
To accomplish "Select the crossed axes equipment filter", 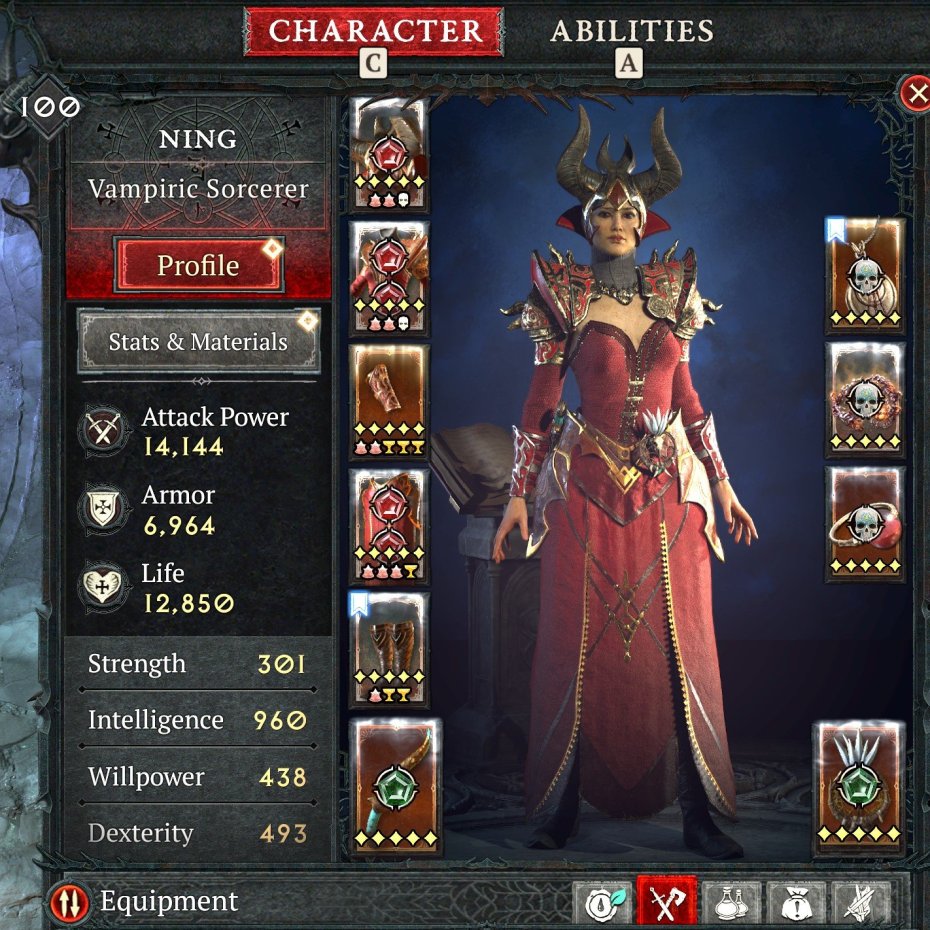I will pos(667,902).
